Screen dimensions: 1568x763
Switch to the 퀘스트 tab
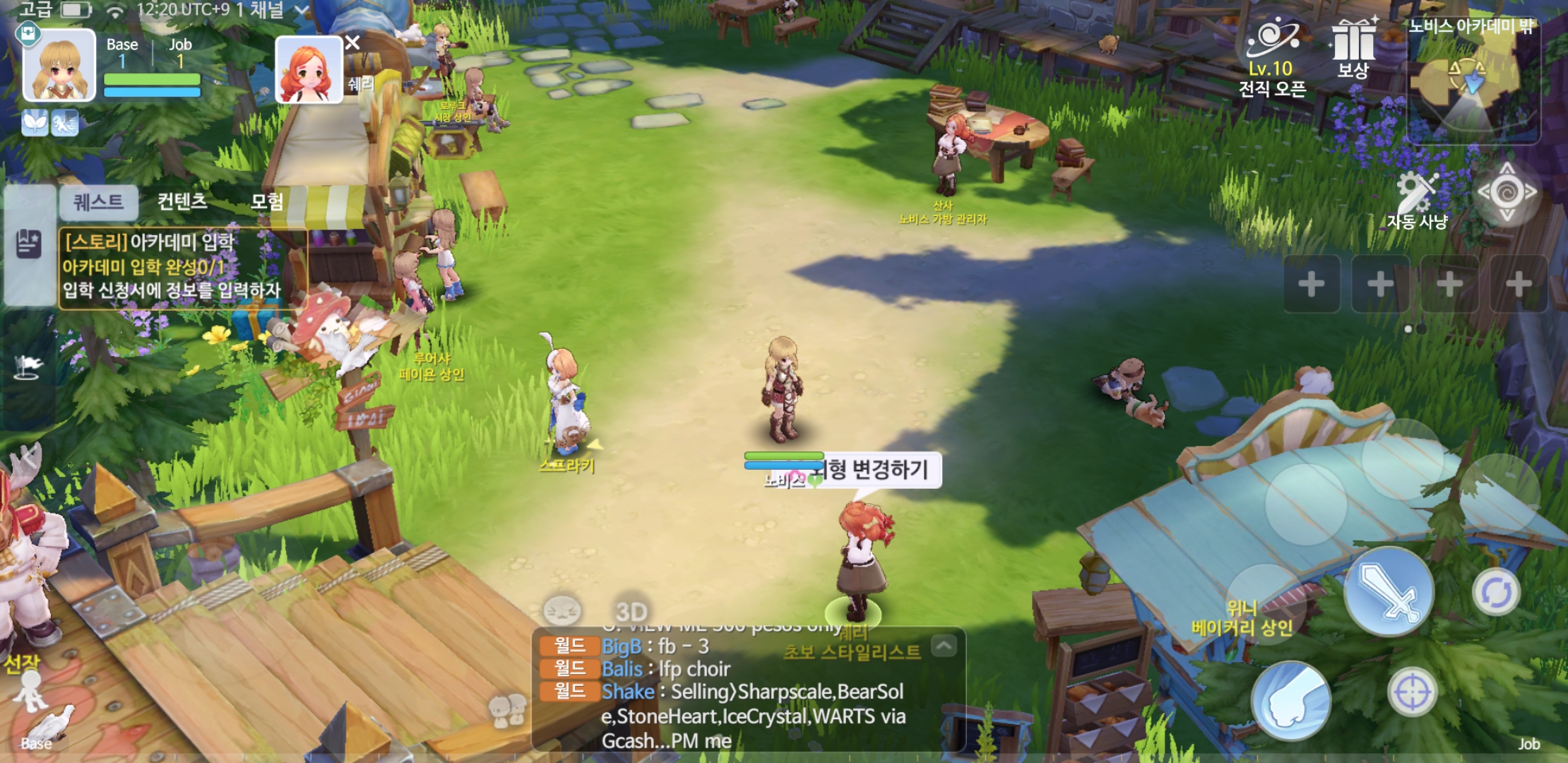pyautogui.click(x=98, y=202)
